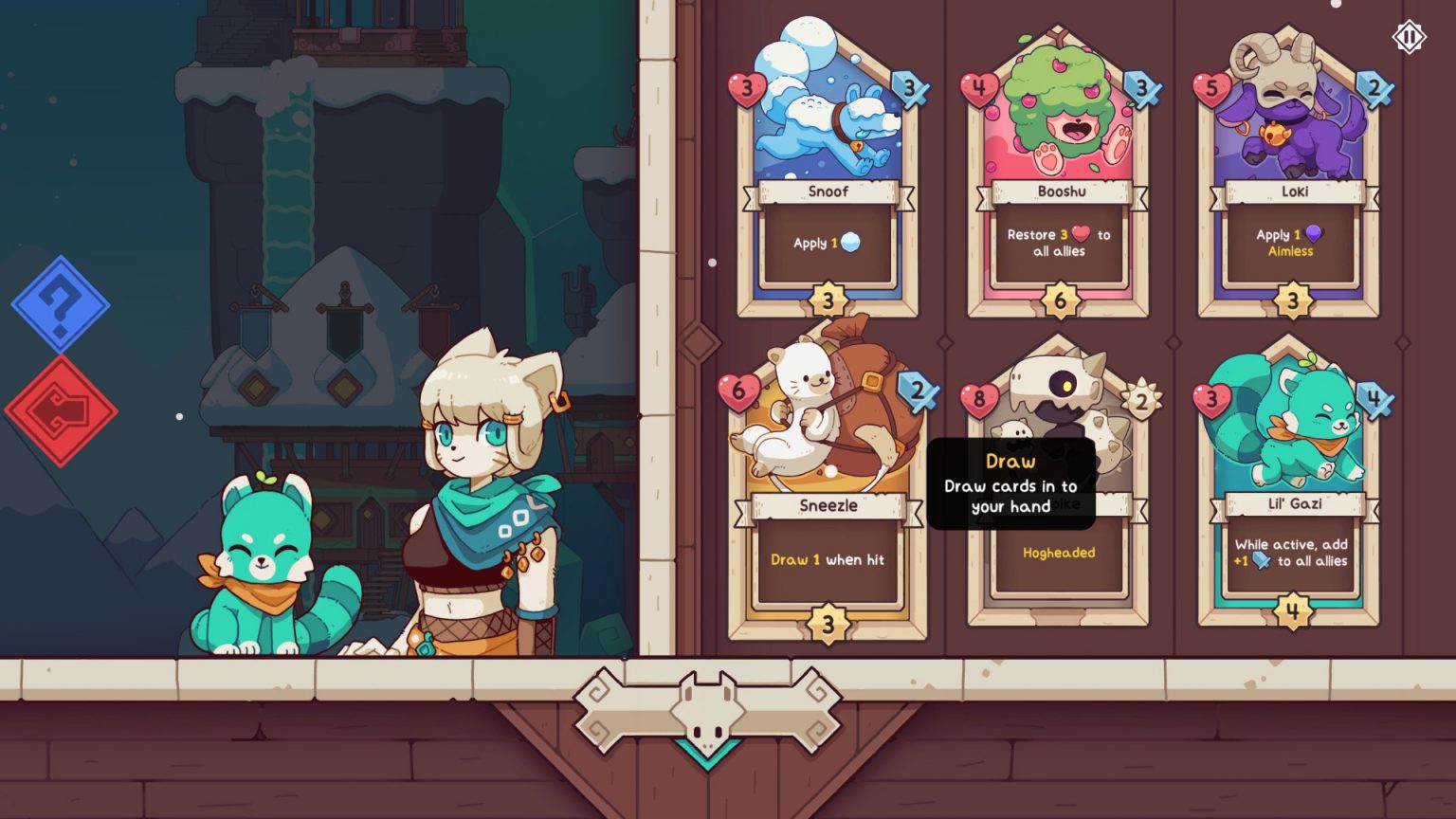The height and width of the screenshot is (819, 1456).
Task: Open help with the blue question mark icon
Action: 59,308
